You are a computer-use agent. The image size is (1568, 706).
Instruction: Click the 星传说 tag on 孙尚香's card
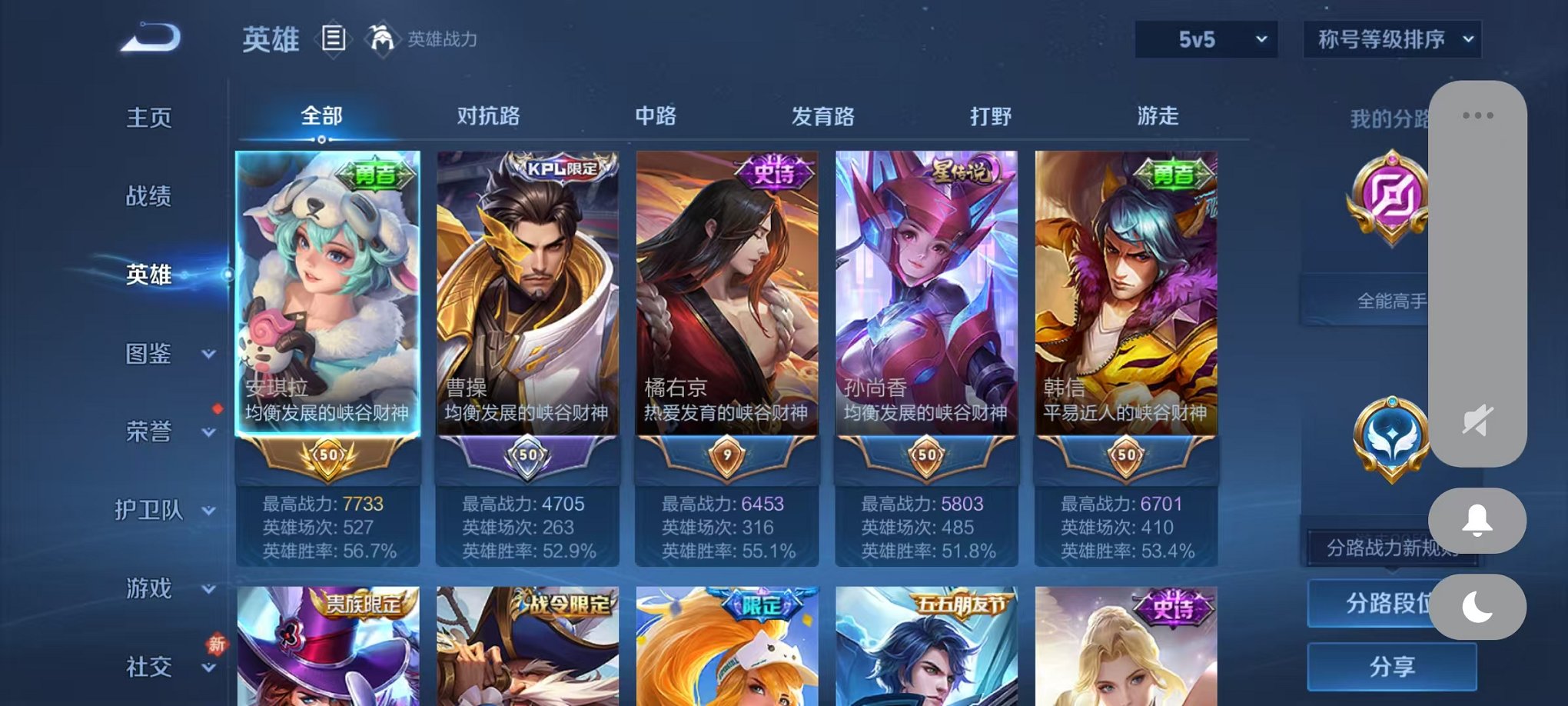[x=961, y=171]
